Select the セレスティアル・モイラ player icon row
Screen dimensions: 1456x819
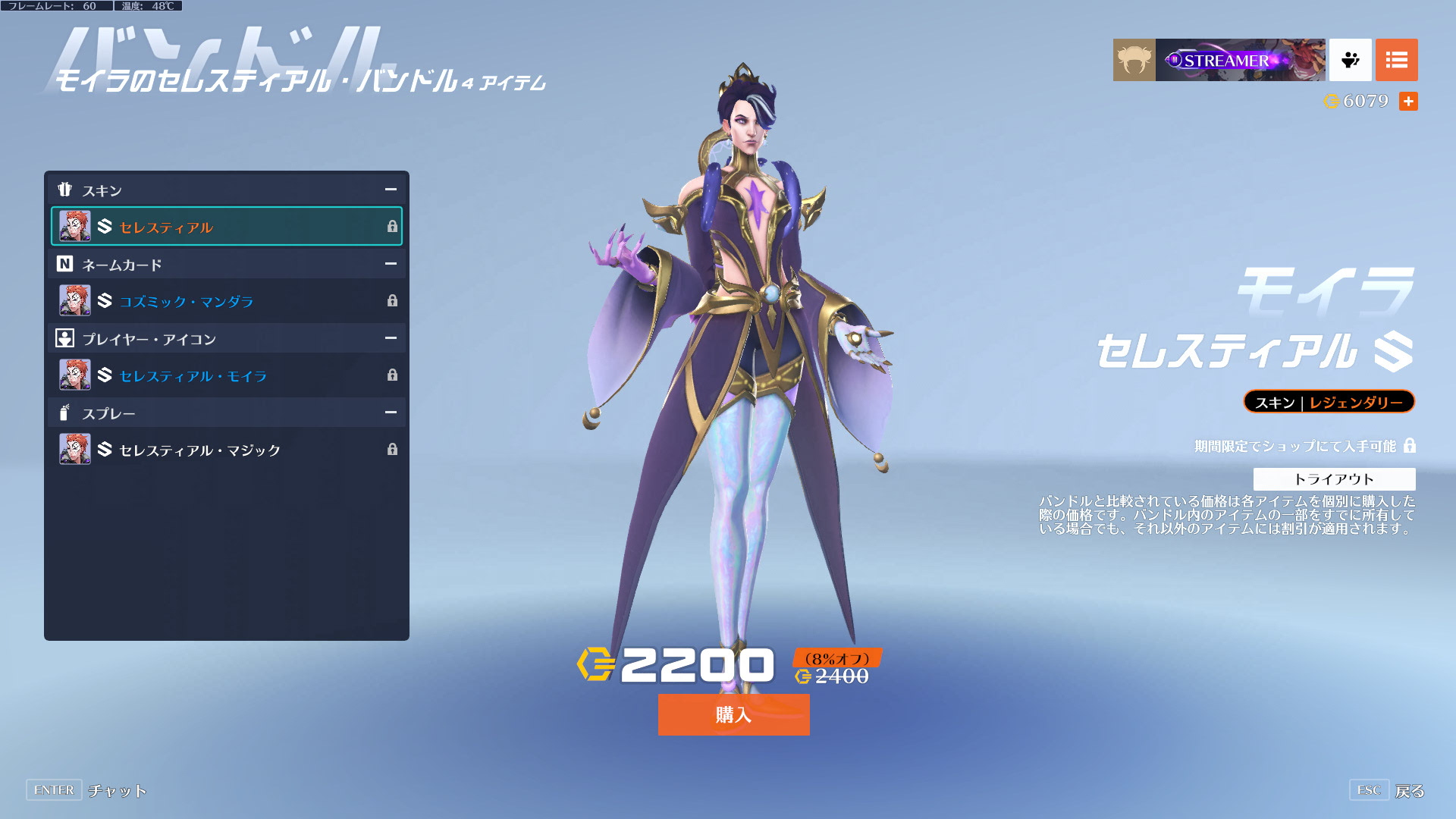[226, 375]
